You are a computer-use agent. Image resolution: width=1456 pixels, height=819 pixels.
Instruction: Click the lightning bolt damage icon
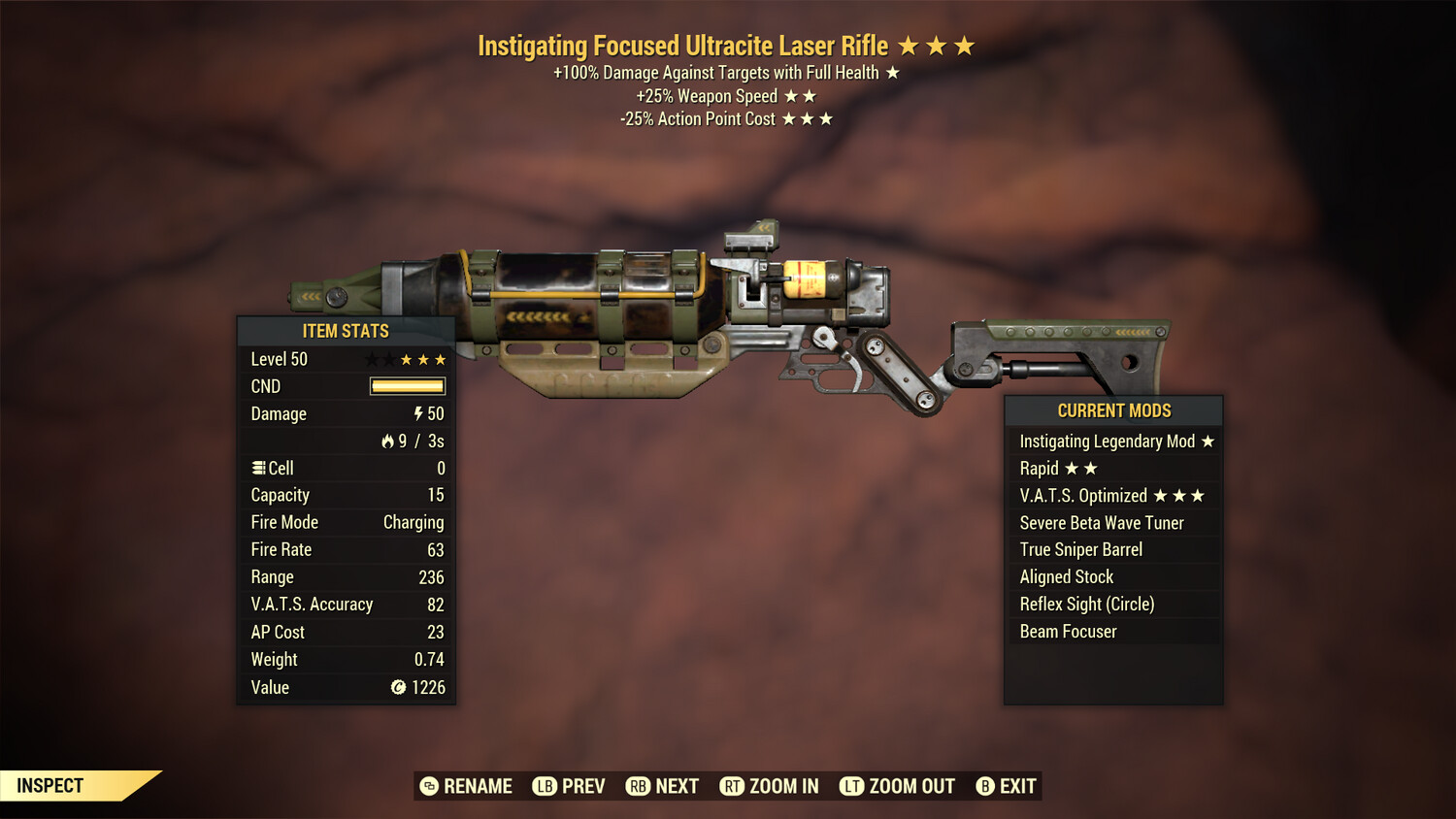(x=417, y=413)
